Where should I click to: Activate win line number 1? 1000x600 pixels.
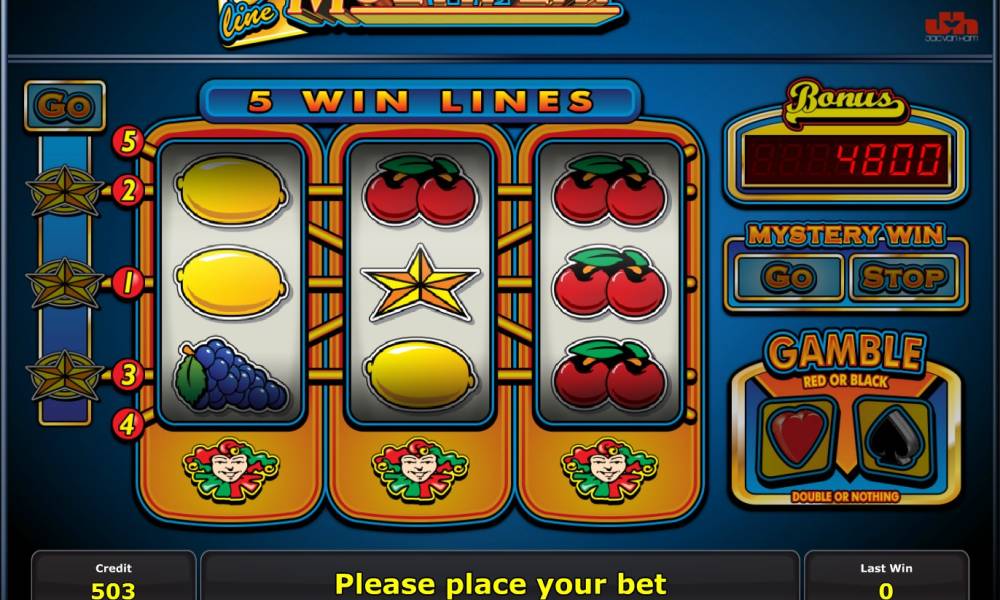128,283
